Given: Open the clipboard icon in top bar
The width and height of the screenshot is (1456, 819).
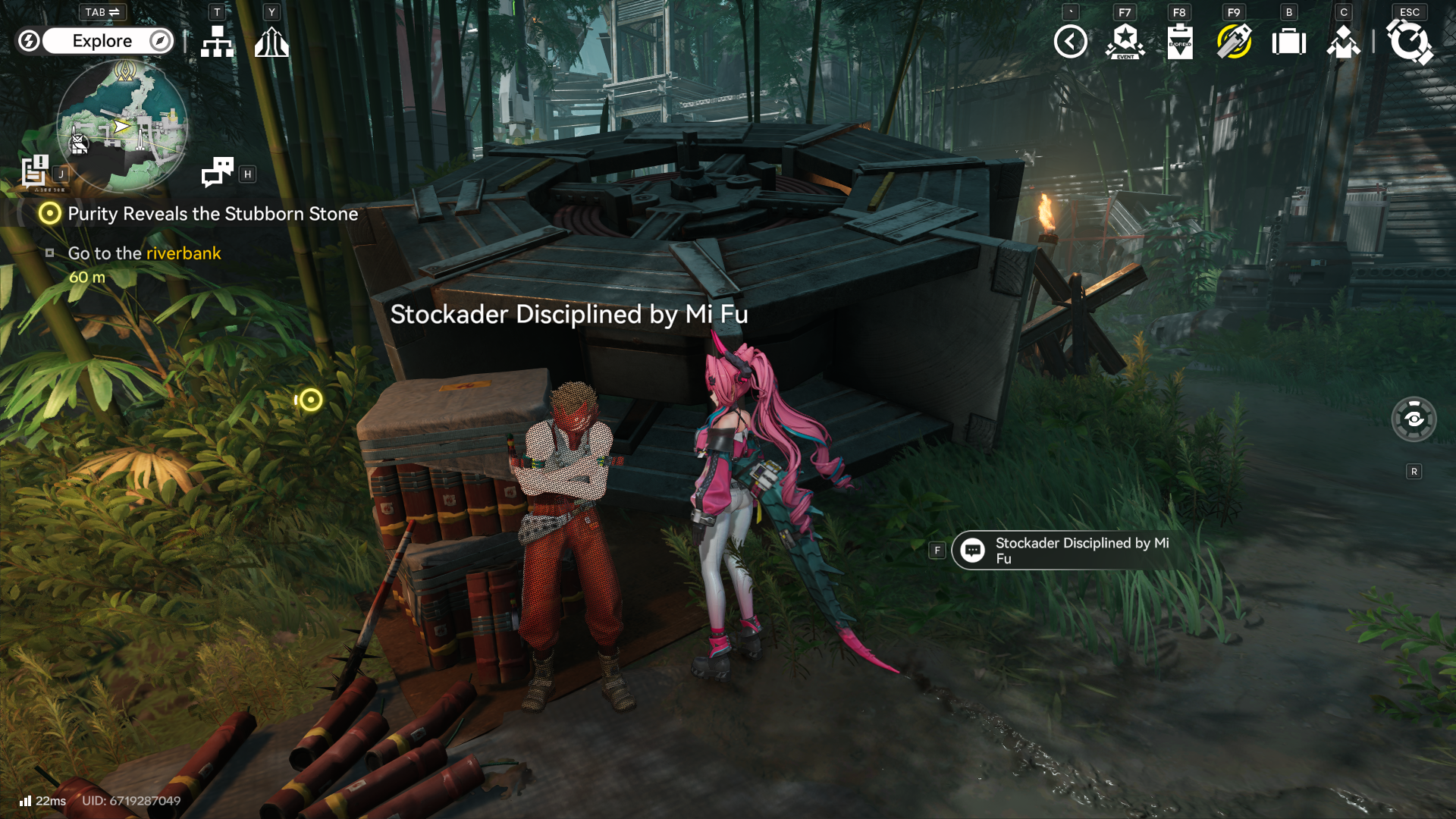Looking at the screenshot, I should pos(1179,42).
